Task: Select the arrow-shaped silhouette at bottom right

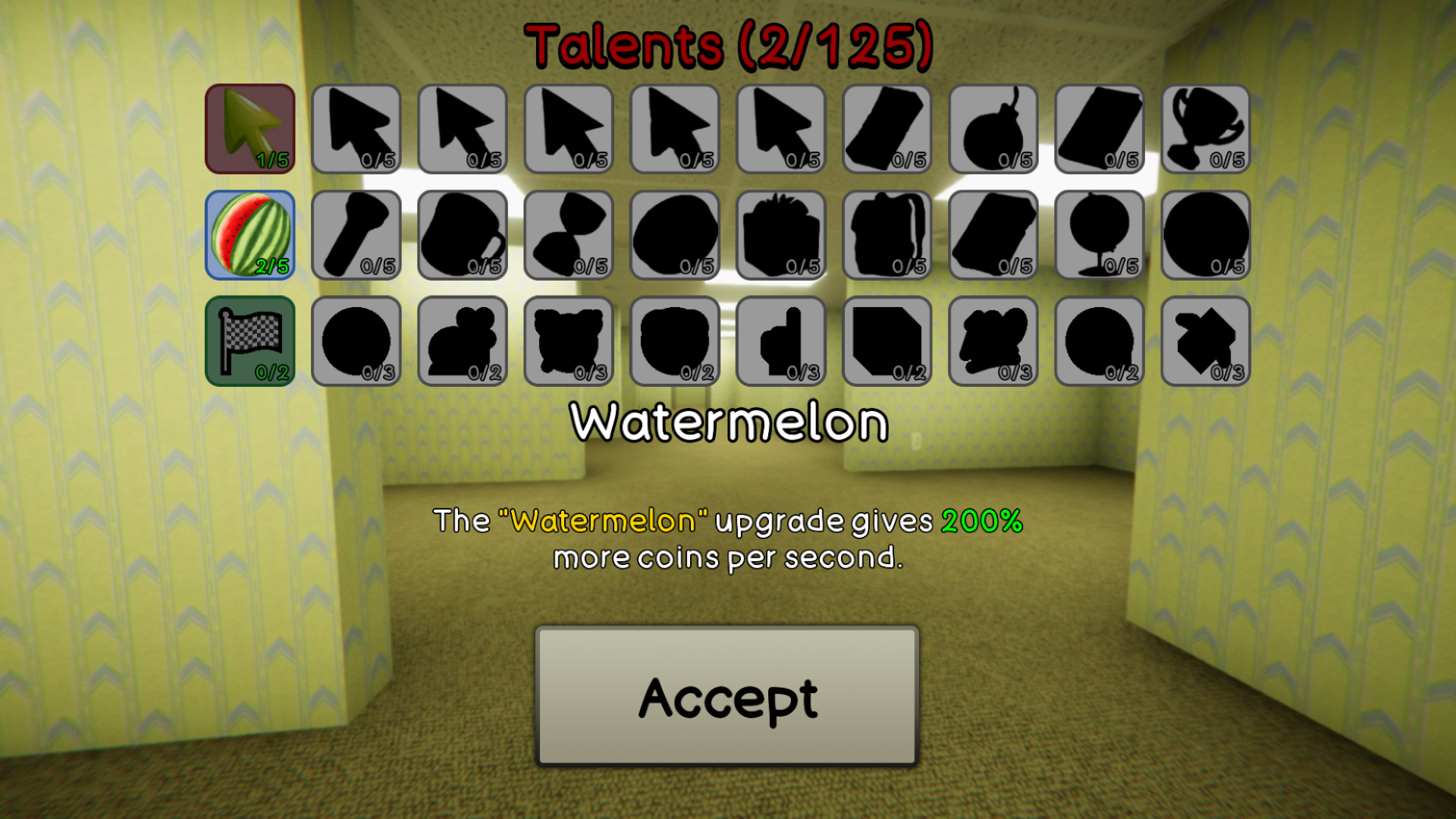Action: [1204, 340]
